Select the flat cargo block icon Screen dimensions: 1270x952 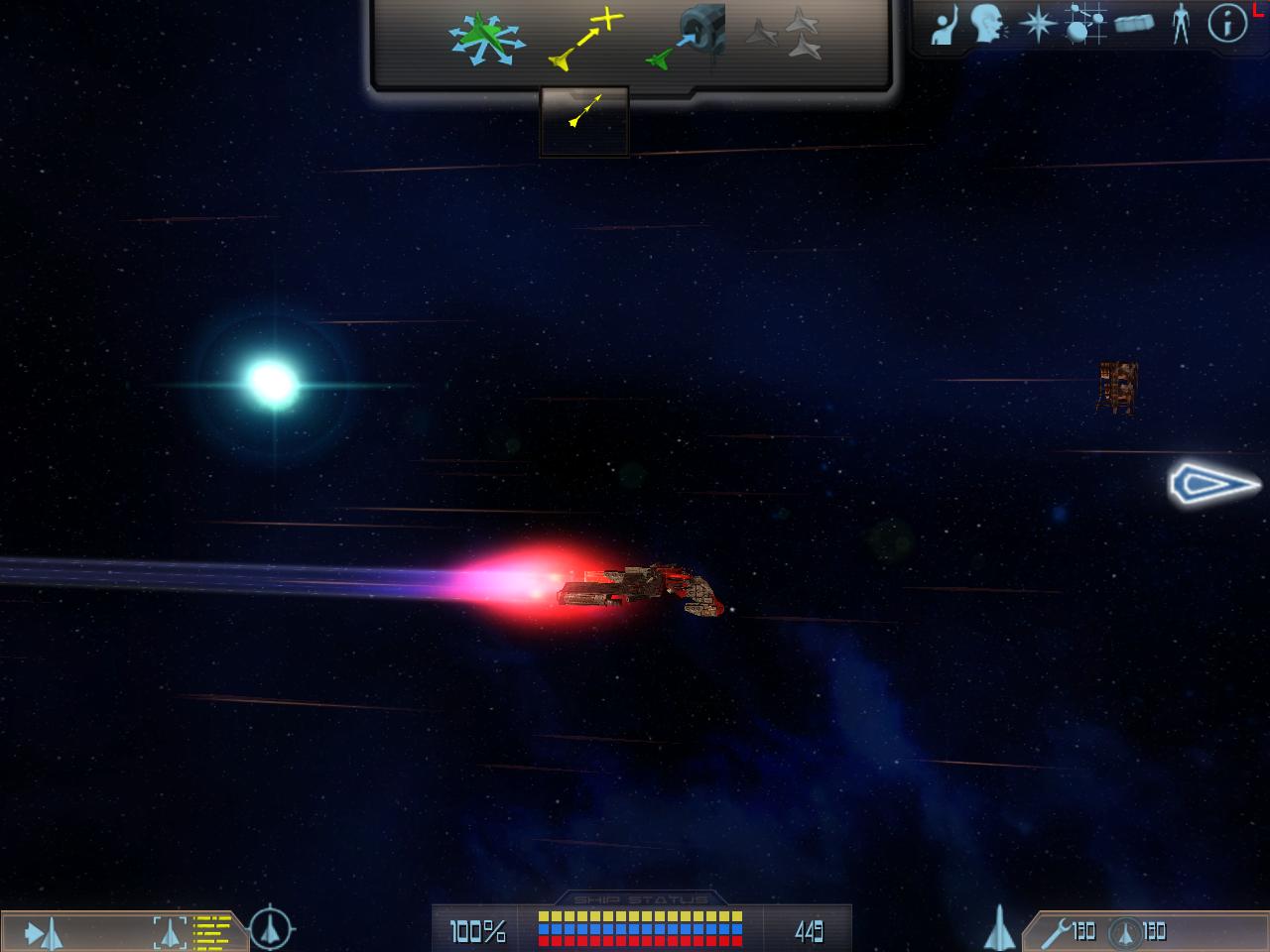click(x=1134, y=24)
